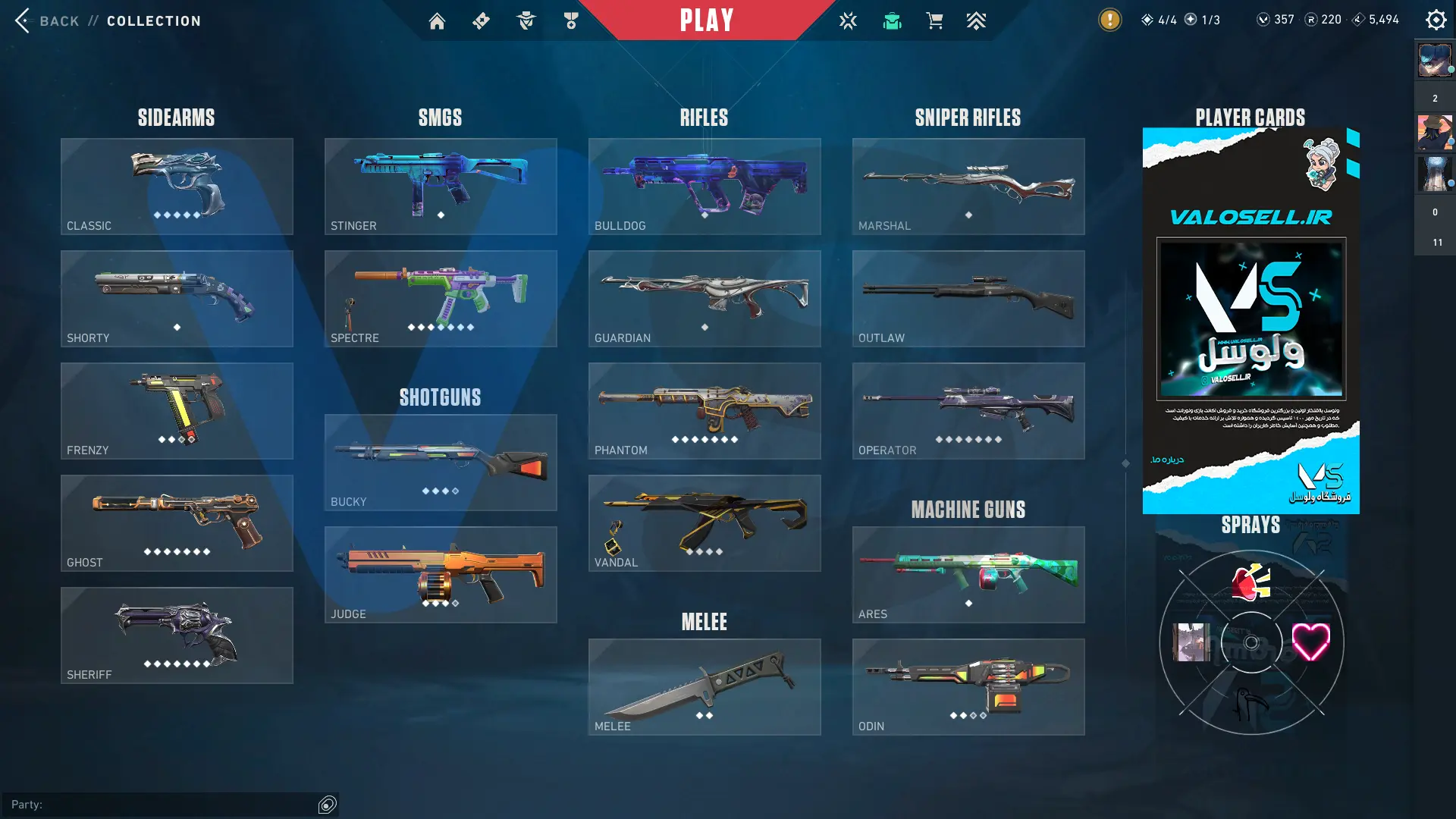Screen dimensions: 1456x819
Task: Choose the Sheriff revolver slot
Action: click(177, 635)
